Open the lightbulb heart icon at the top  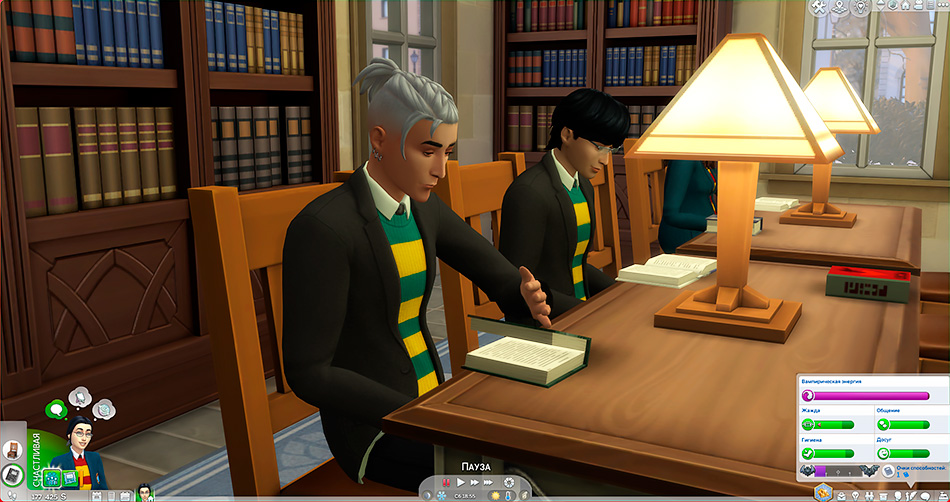point(860,7)
